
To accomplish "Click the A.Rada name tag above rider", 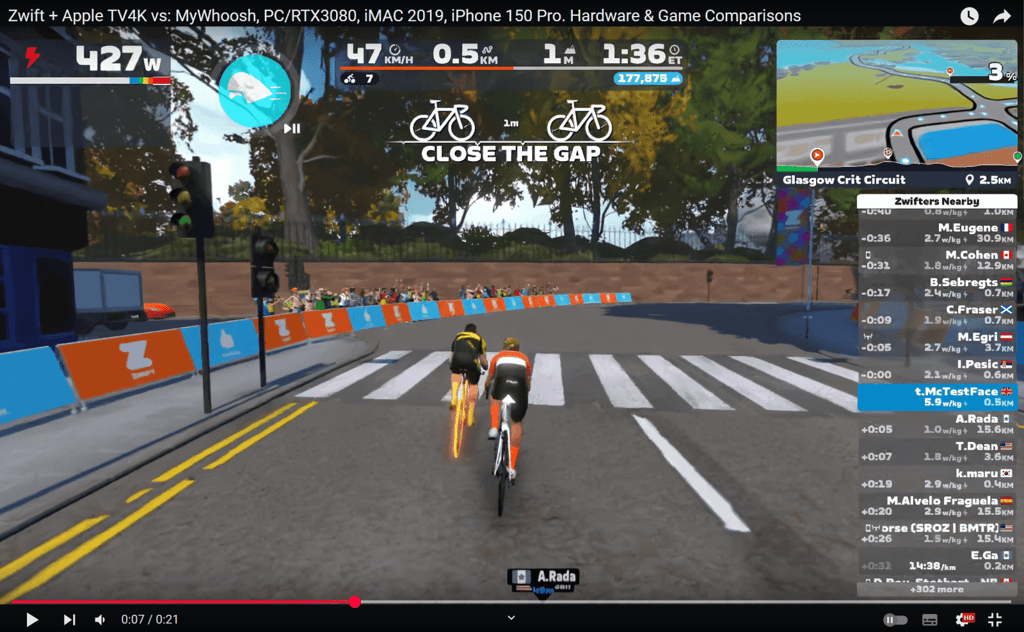I will (544, 577).
